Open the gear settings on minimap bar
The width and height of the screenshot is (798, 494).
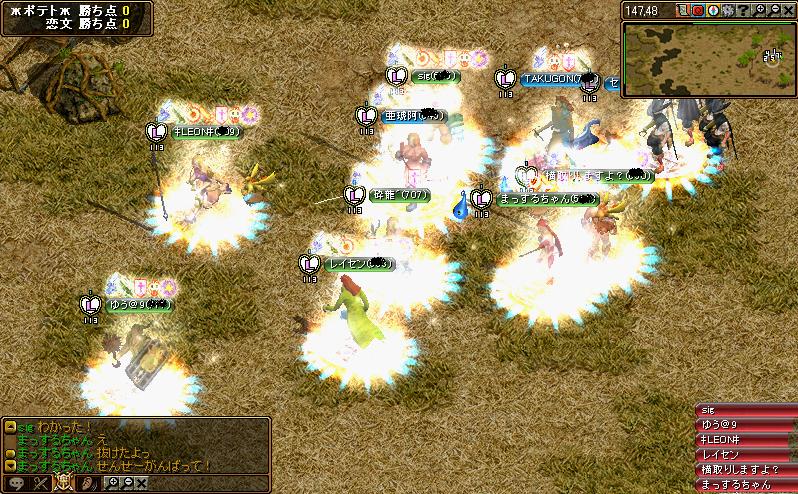click(x=728, y=10)
